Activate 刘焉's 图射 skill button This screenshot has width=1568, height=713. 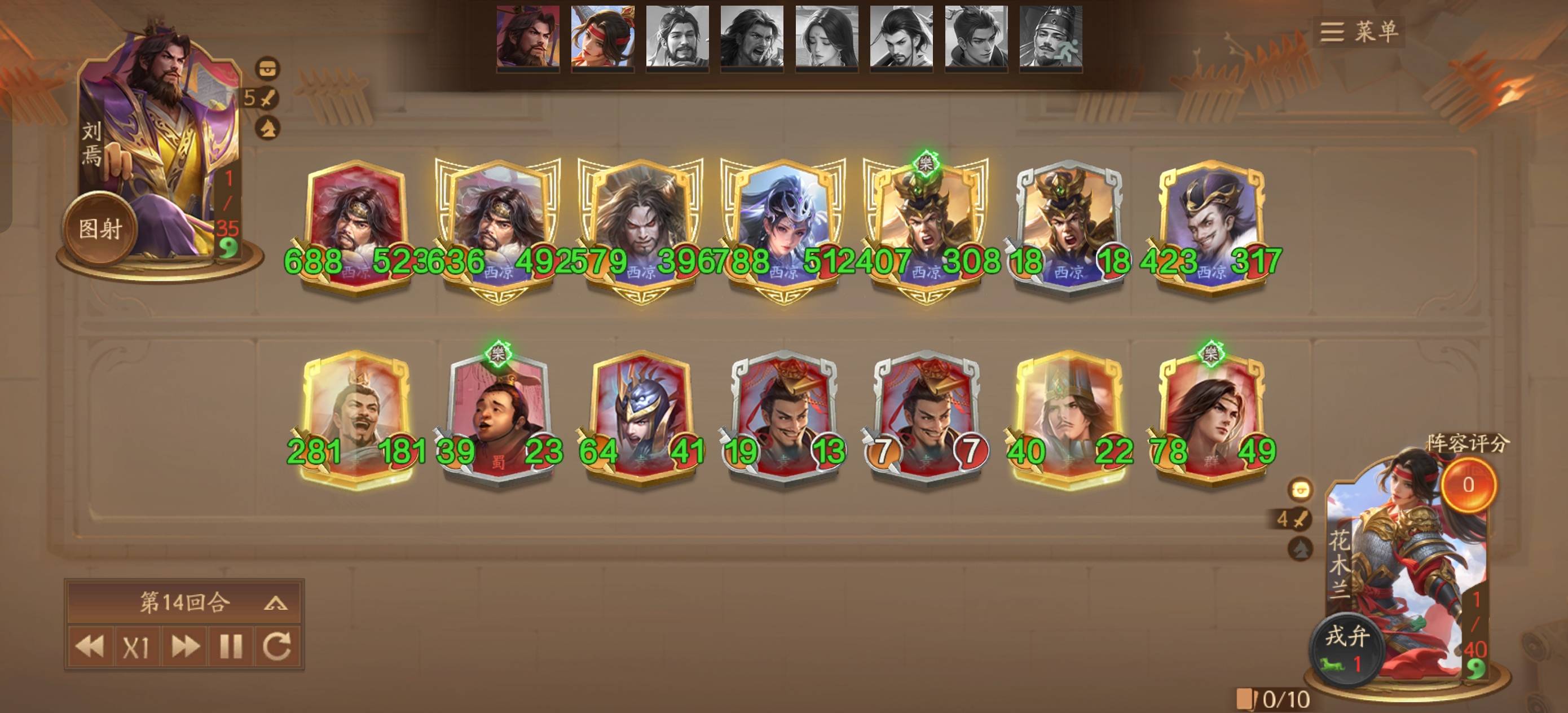pyautogui.click(x=100, y=229)
